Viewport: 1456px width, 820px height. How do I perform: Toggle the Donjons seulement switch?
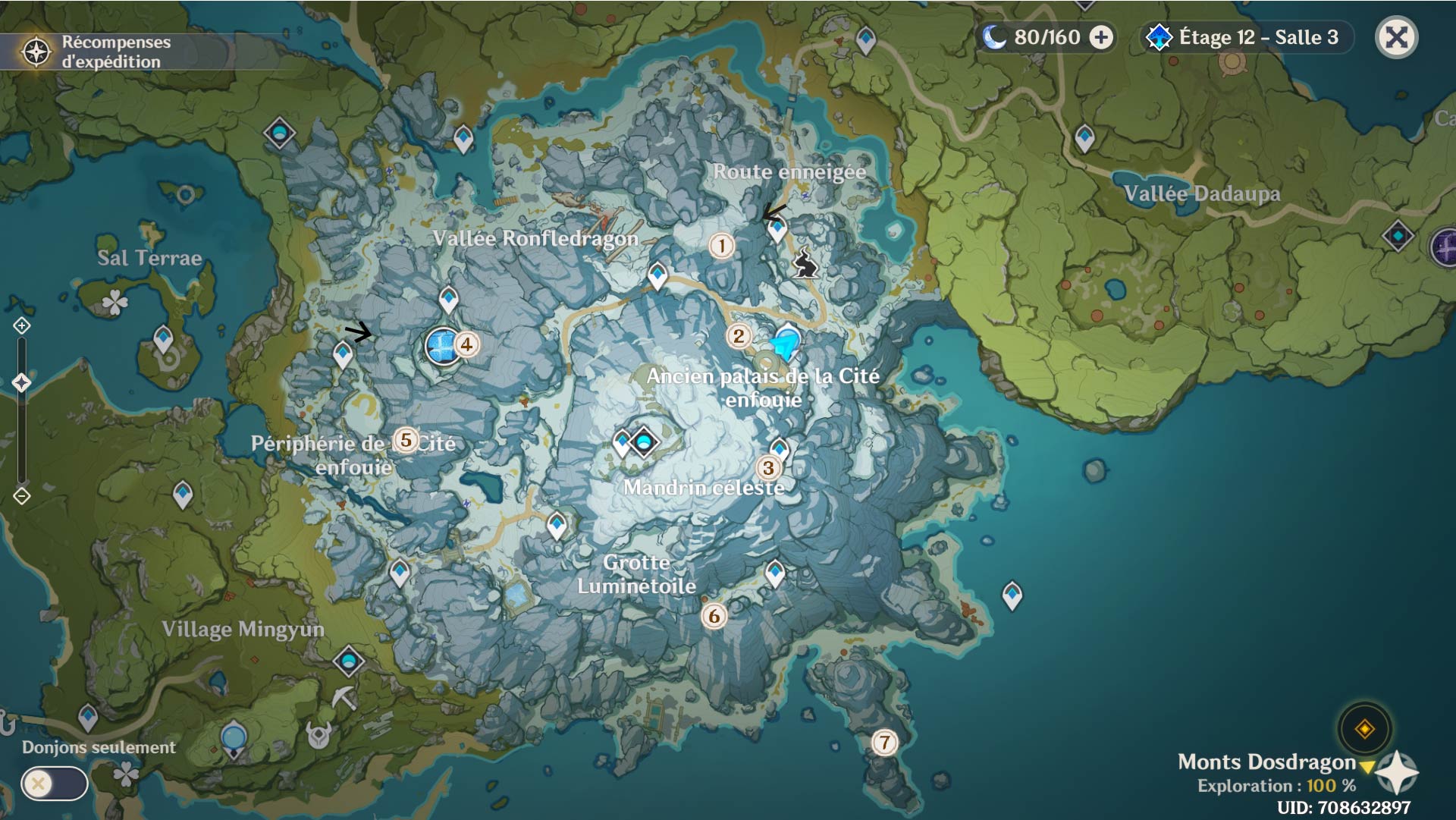[54, 784]
